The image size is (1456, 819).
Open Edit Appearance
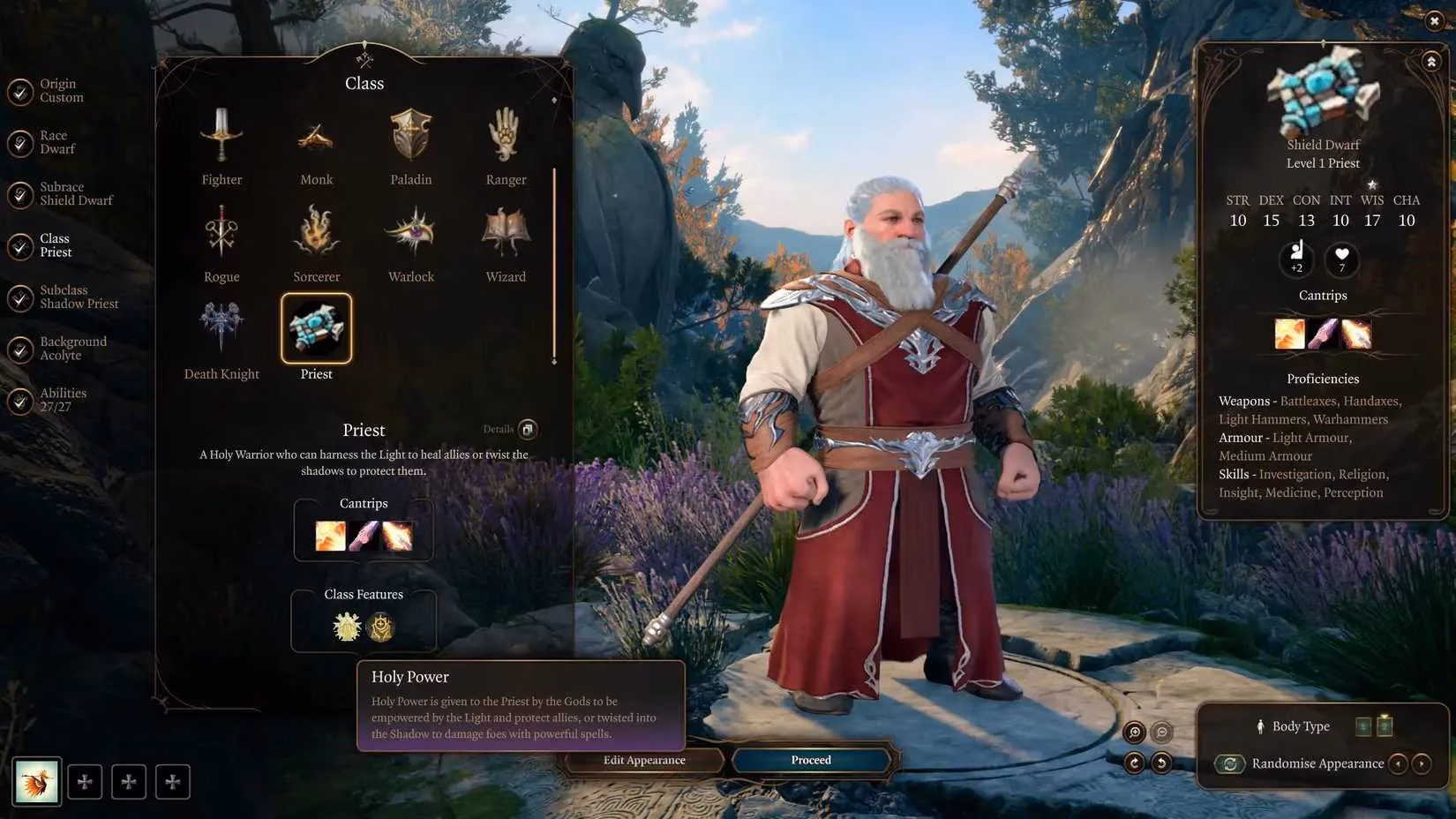pos(644,760)
